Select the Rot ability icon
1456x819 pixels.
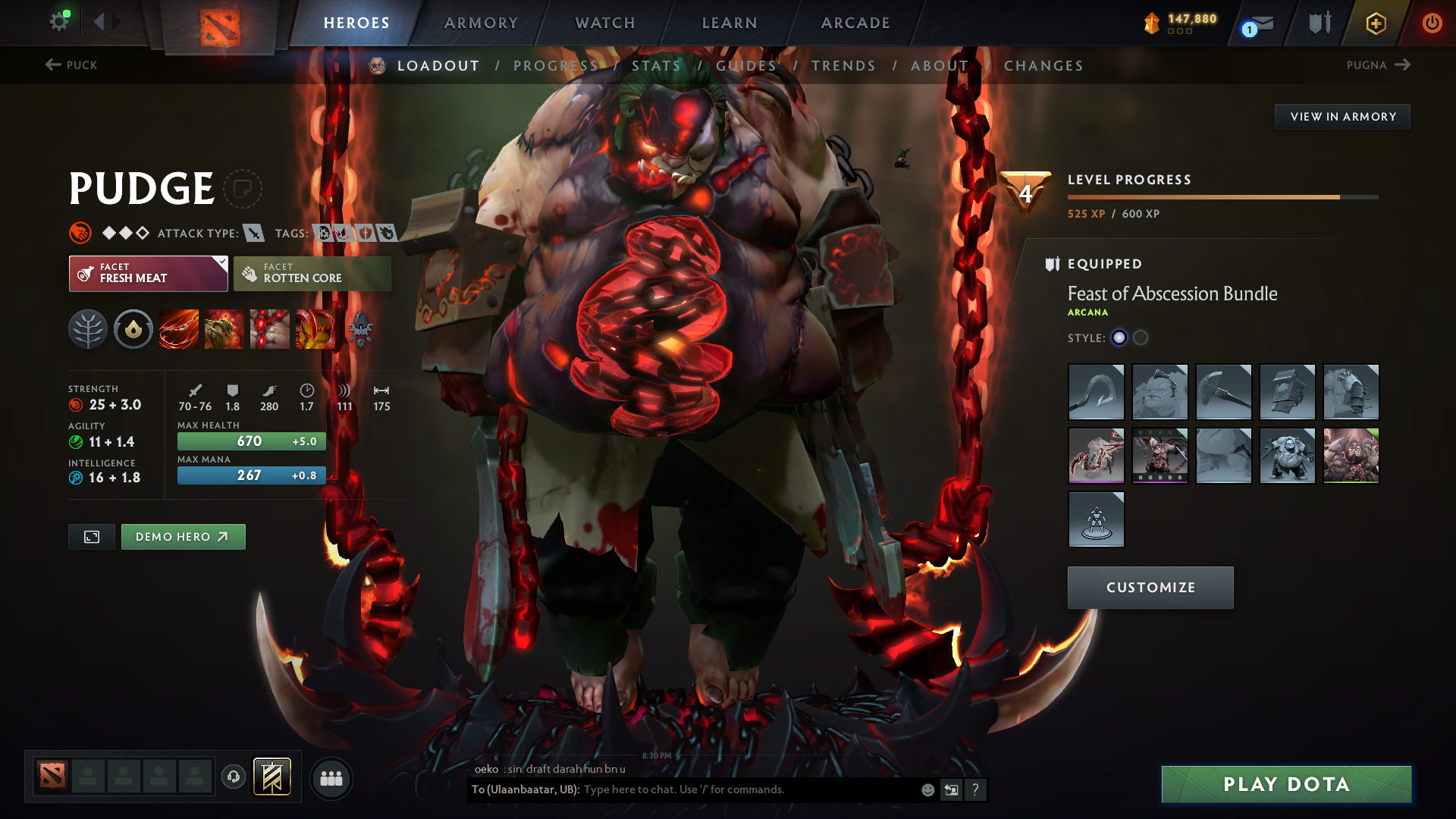pyautogui.click(x=224, y=329)
